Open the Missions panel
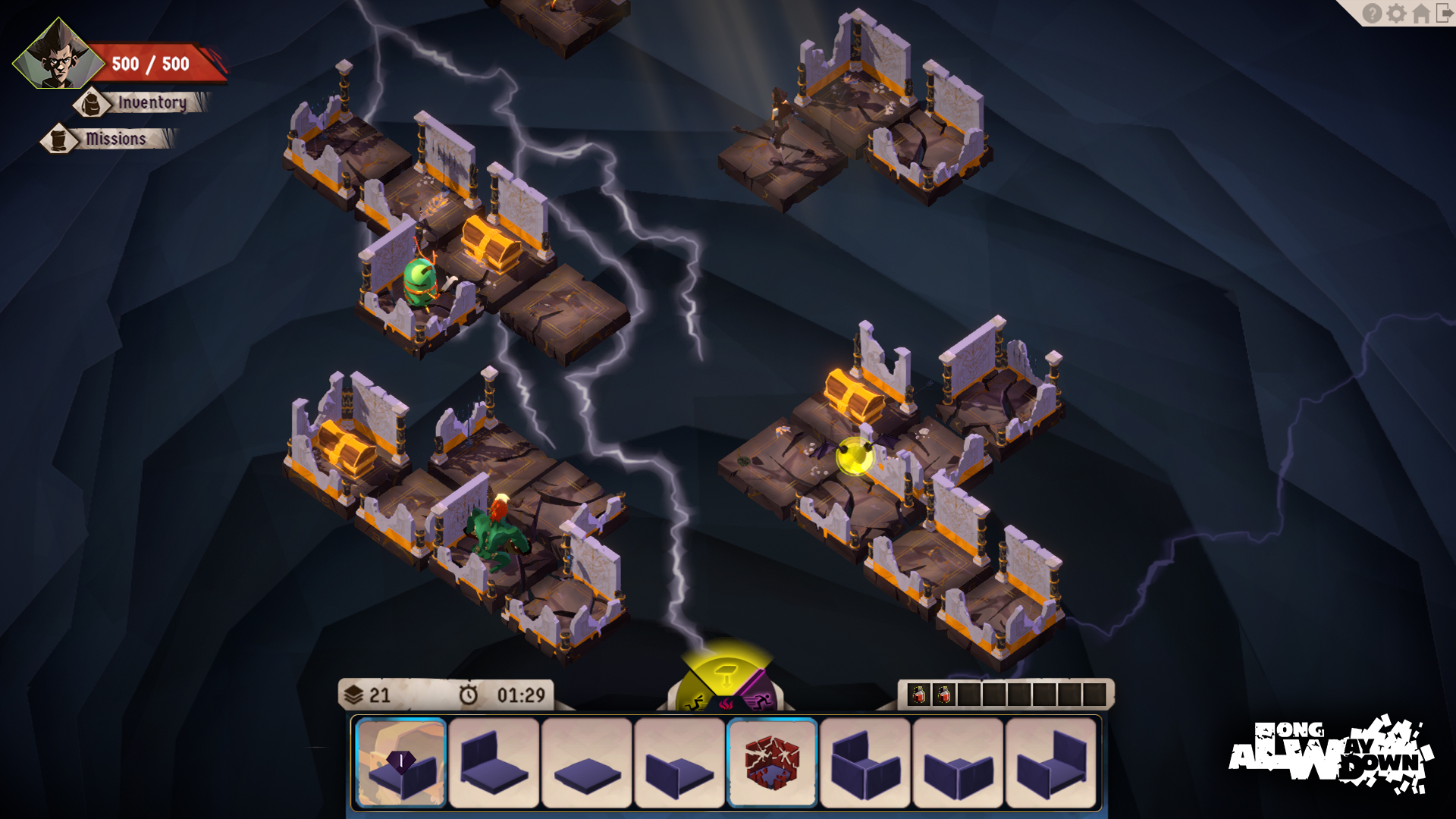The image size is (1456, 819). point(114,139)
